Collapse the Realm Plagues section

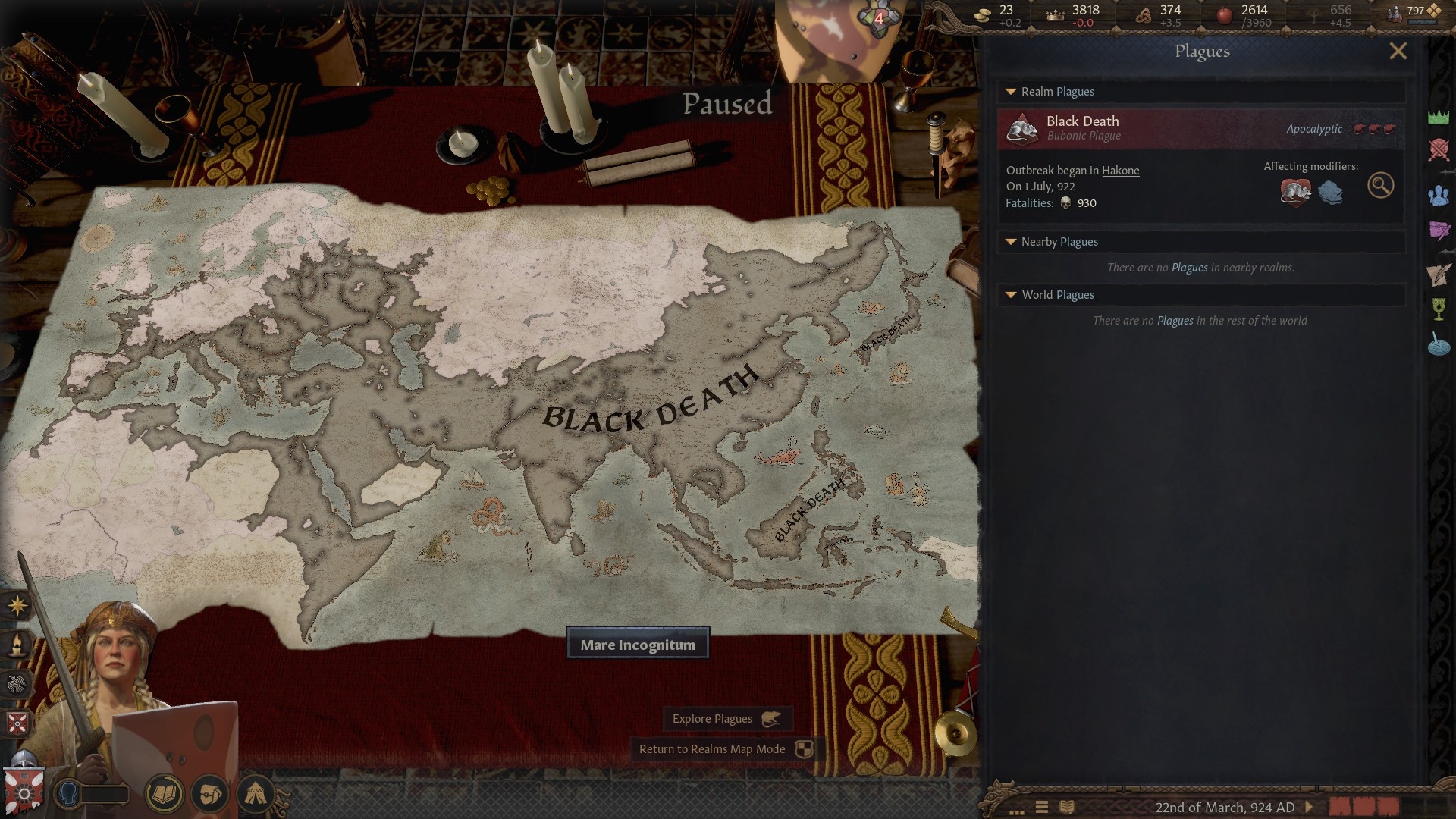[1011, 92]
